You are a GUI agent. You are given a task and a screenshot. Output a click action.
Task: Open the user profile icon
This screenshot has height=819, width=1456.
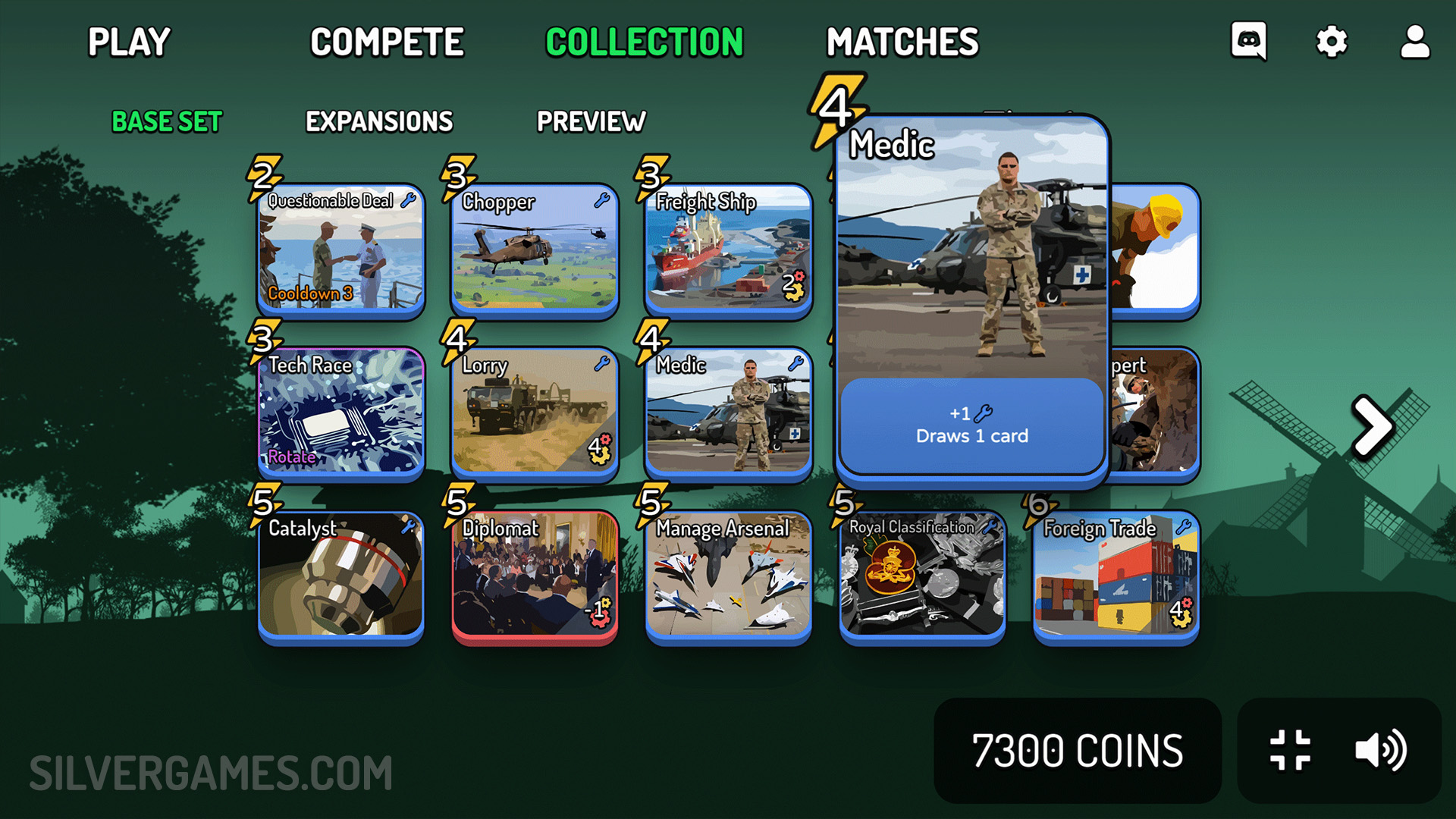[x=1414, y=41]
